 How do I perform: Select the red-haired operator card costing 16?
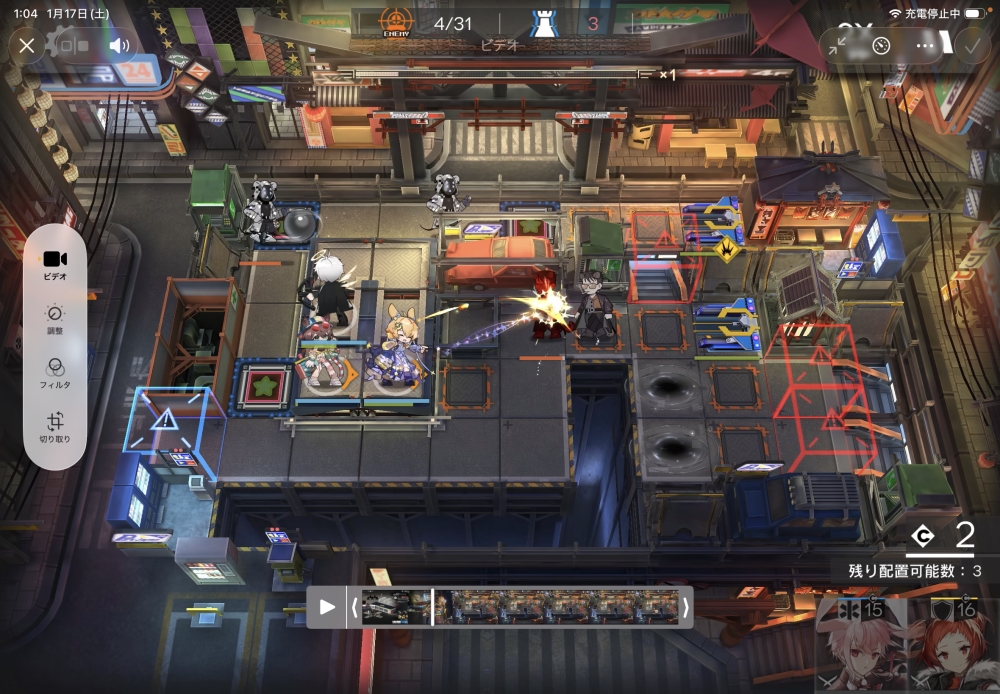tap(952, 645)
